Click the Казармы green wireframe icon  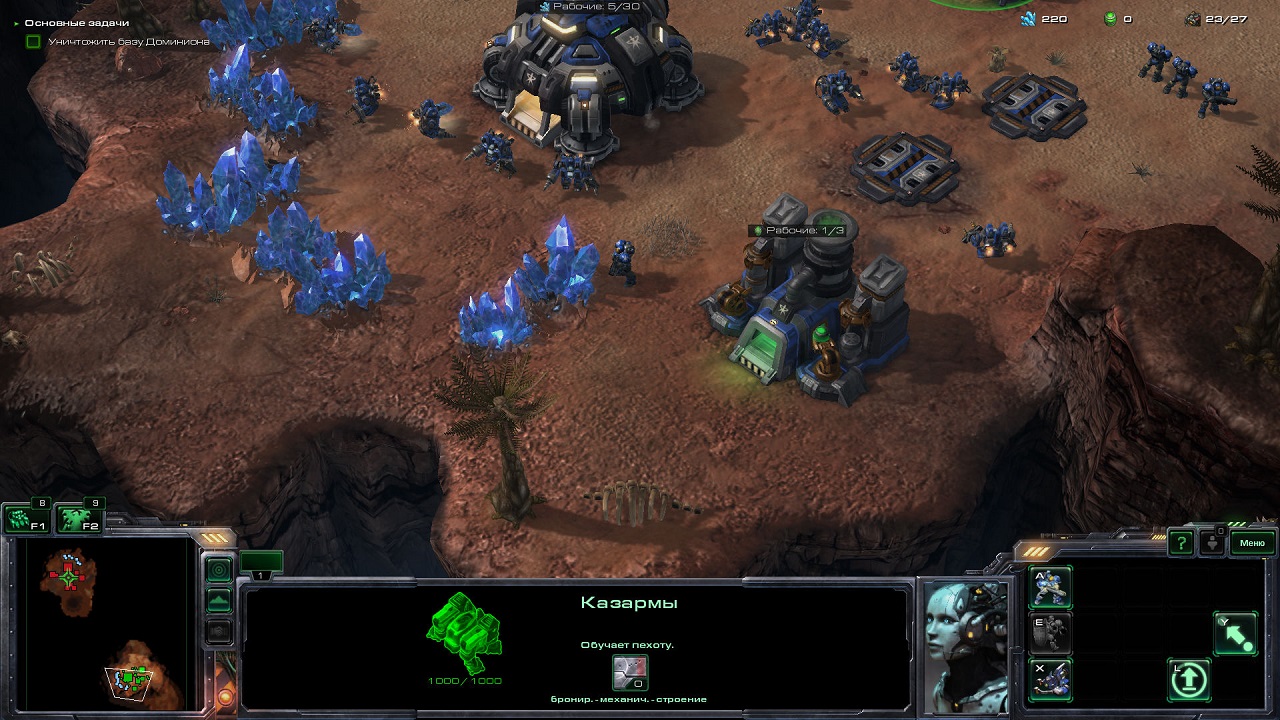[x=464, y=632]
